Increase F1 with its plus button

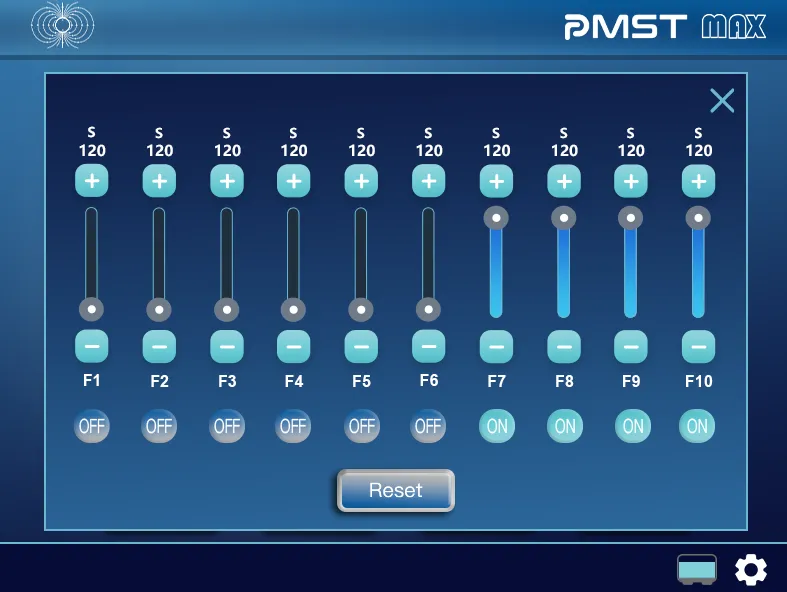click(x=92, y=182)
